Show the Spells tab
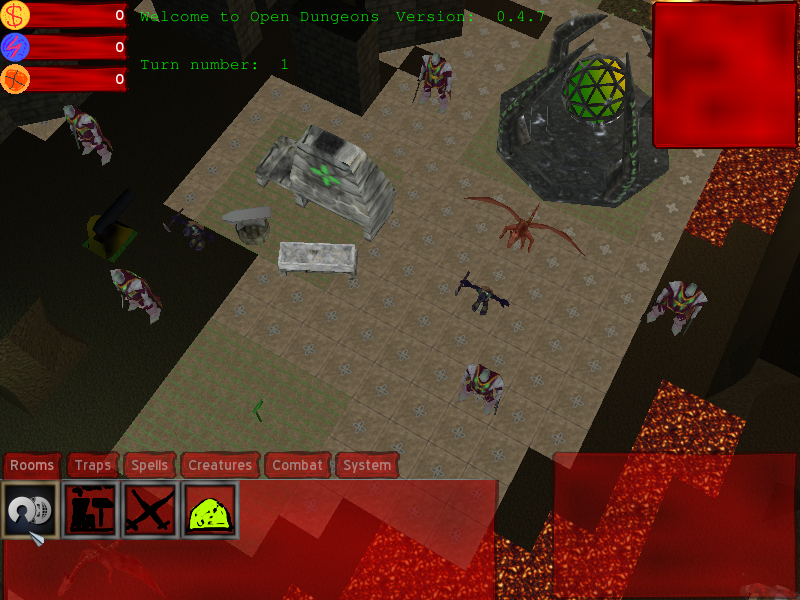The width and height of the screenshot is (800, 600). (x=150, y=465)
